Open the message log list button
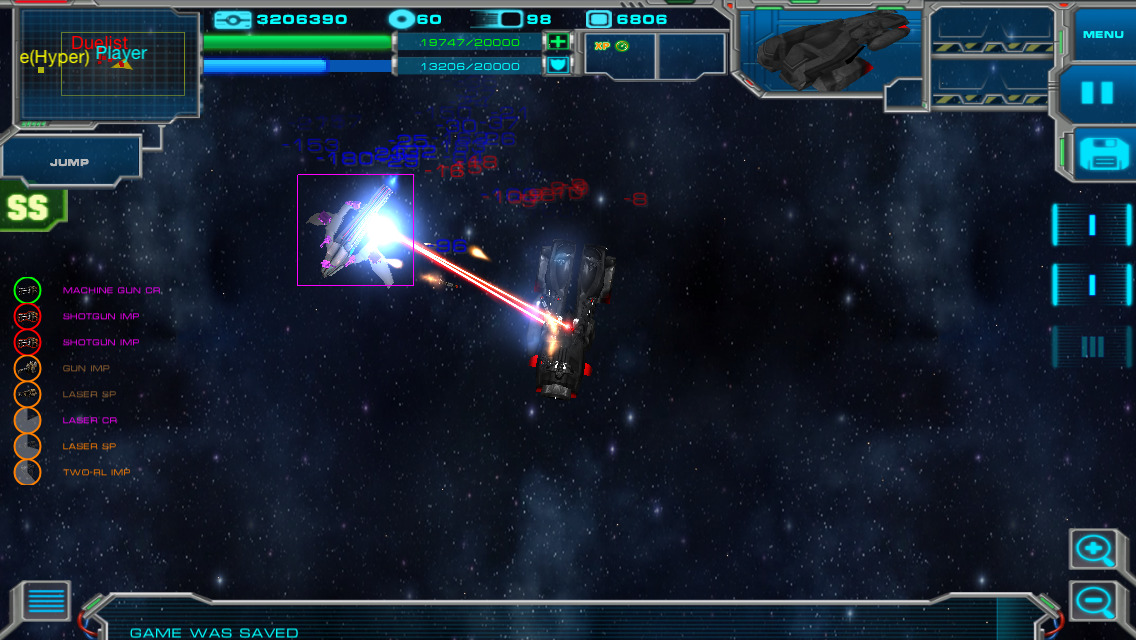1136x640 pixels. coord(46,600)
